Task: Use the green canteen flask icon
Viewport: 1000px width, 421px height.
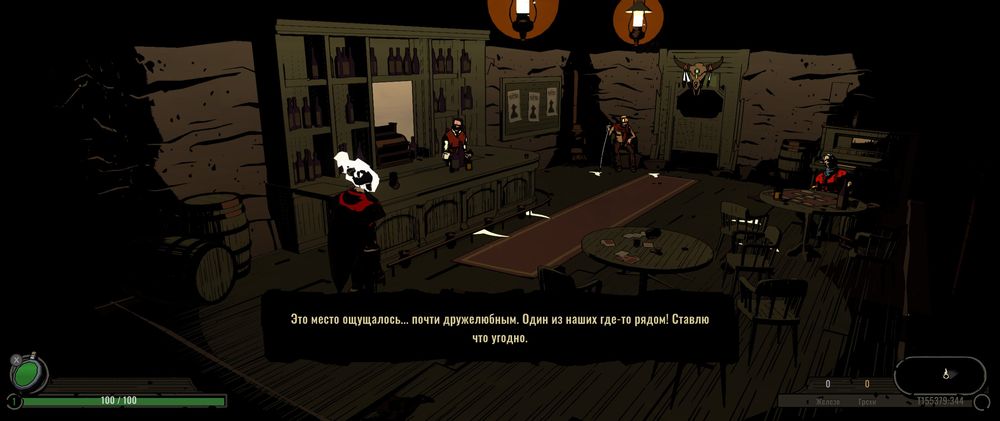Action: click(28, 372)
